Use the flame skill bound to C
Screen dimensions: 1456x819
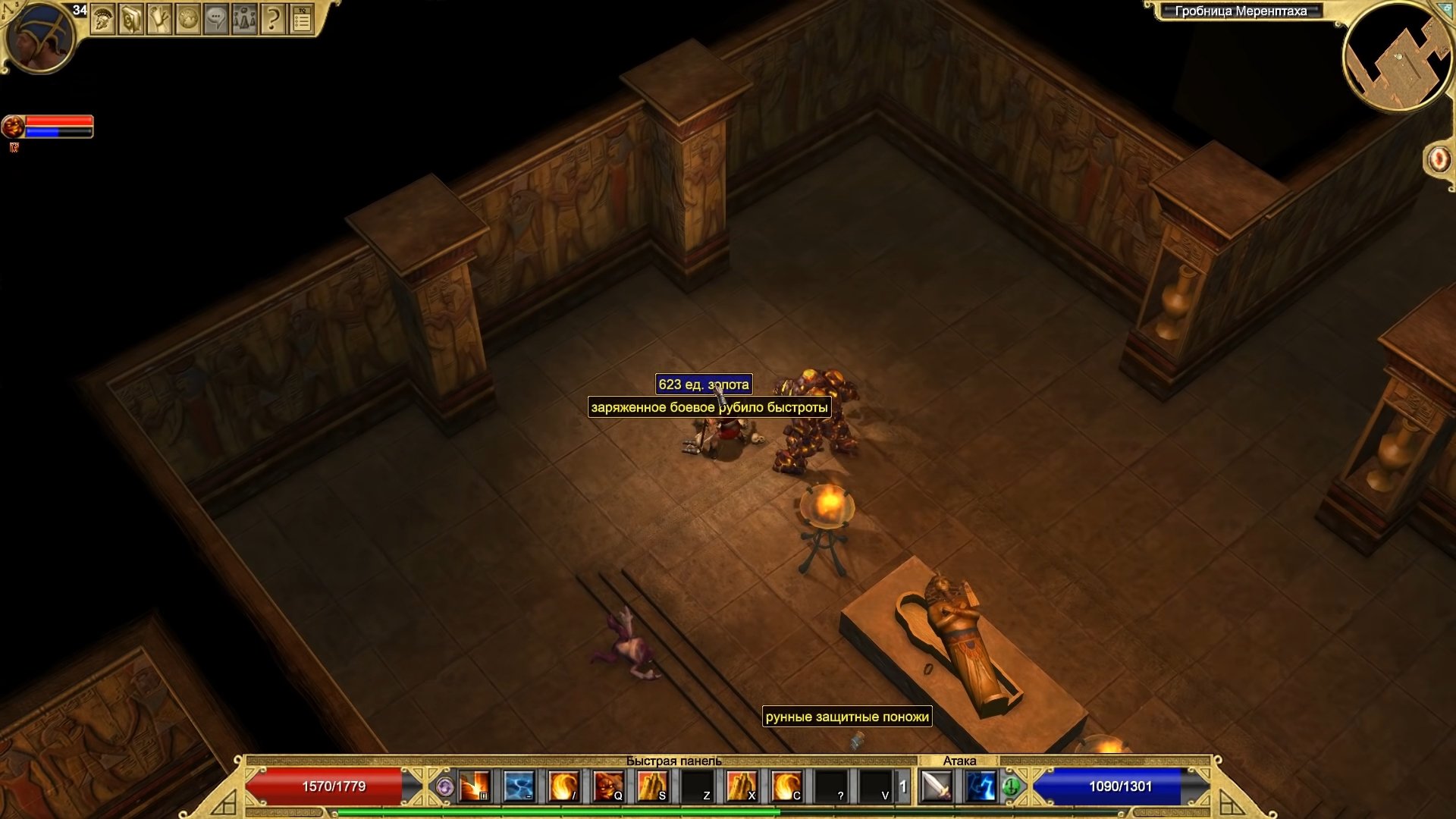(x=786, y=786)
